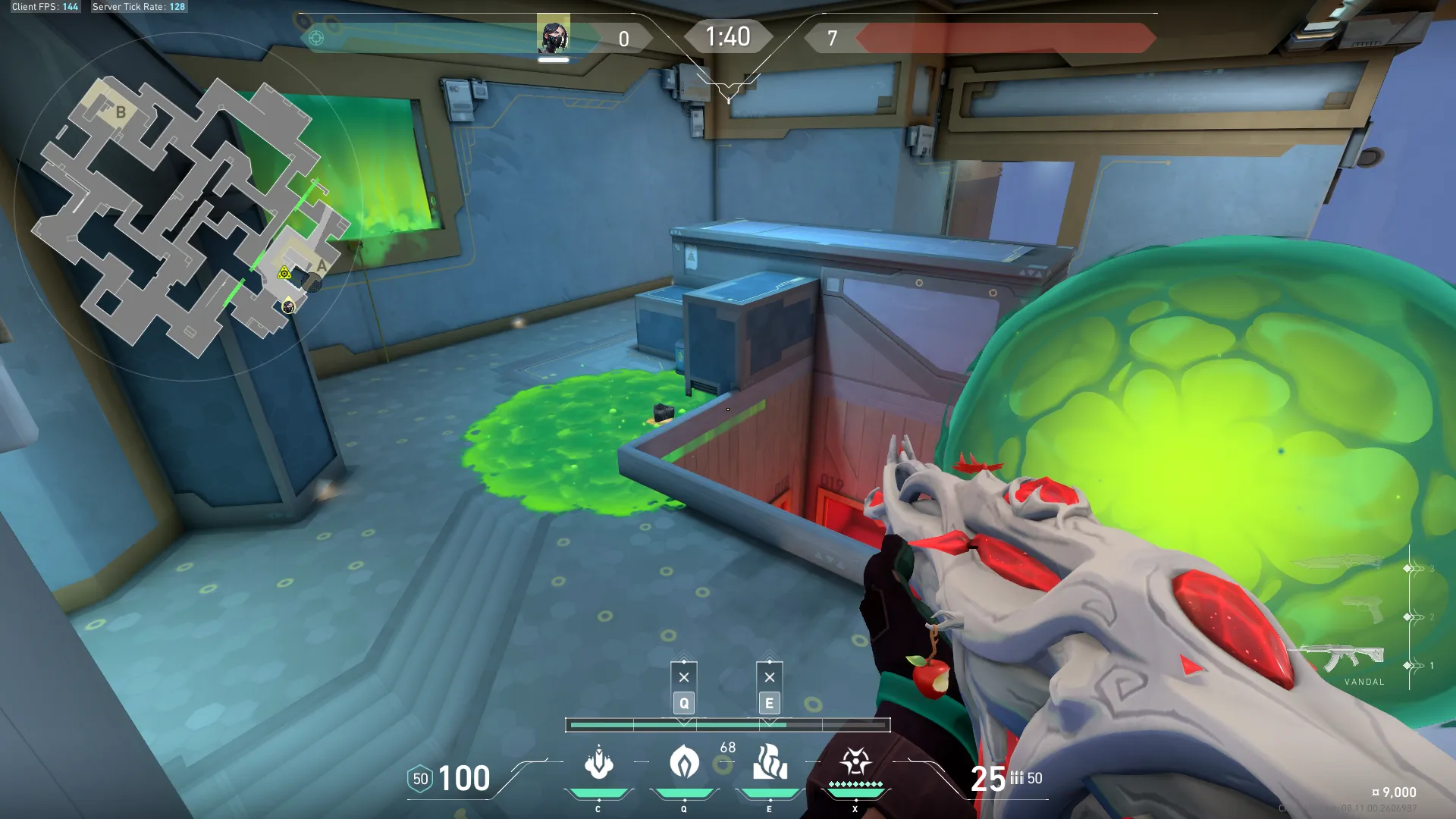
Task: Choose the Vandal rifle weapon slot
Action: pyautogui.click(x=1344, y=658)
